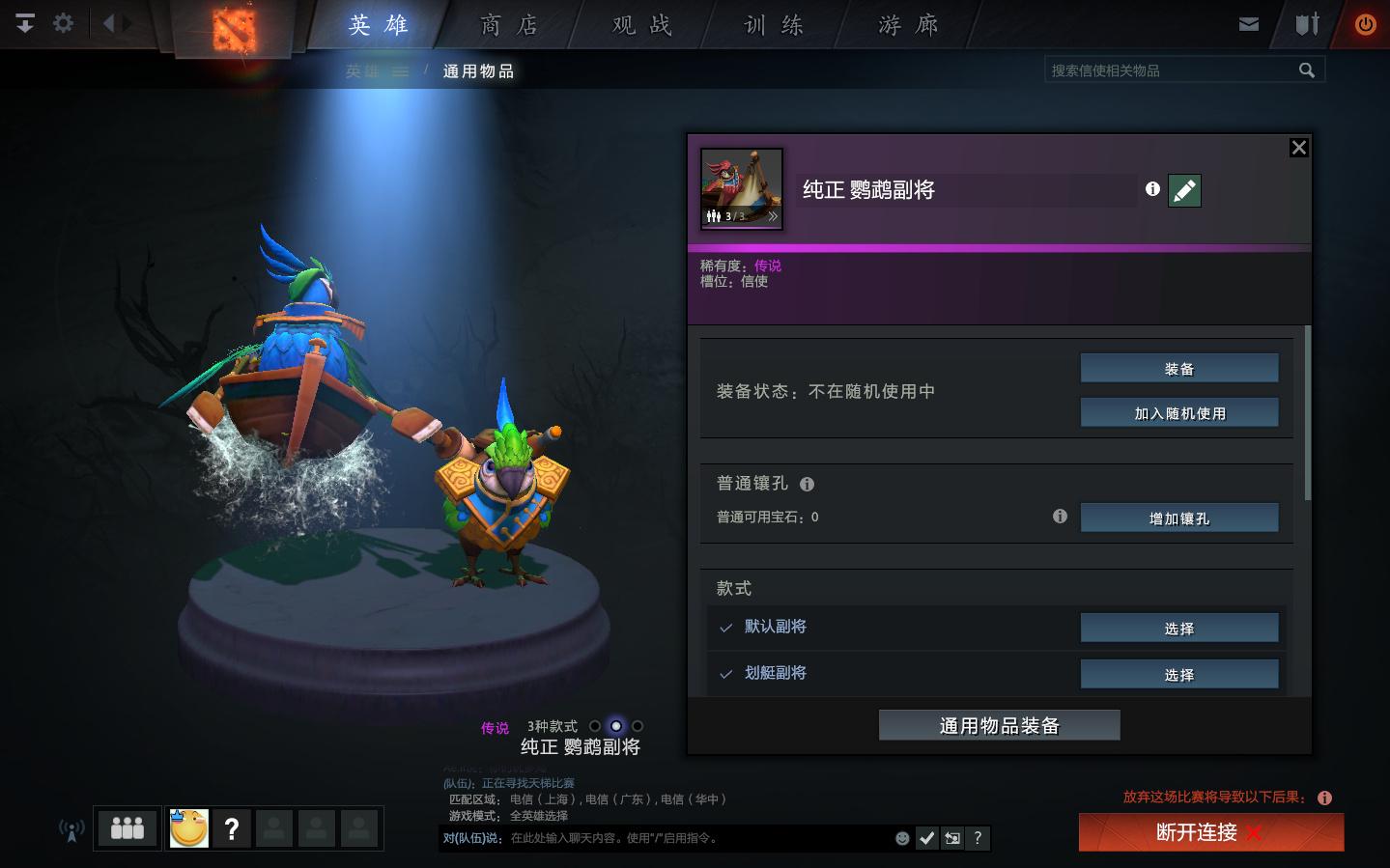
Task: Focus the 搜索信使相关物品 search field
Action: tap(1169, 70)
